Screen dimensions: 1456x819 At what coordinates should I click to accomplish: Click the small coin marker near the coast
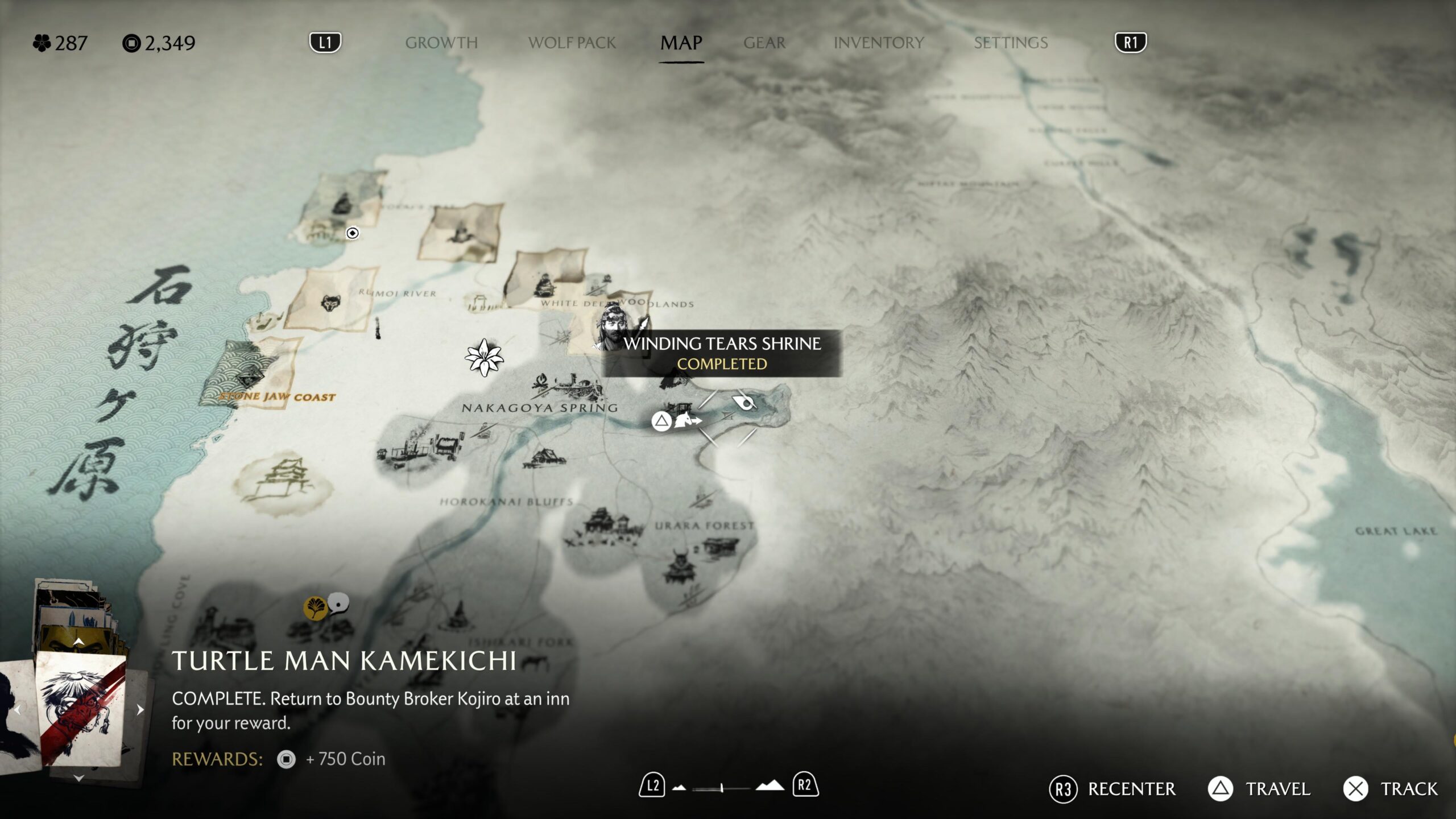[353, 233]
